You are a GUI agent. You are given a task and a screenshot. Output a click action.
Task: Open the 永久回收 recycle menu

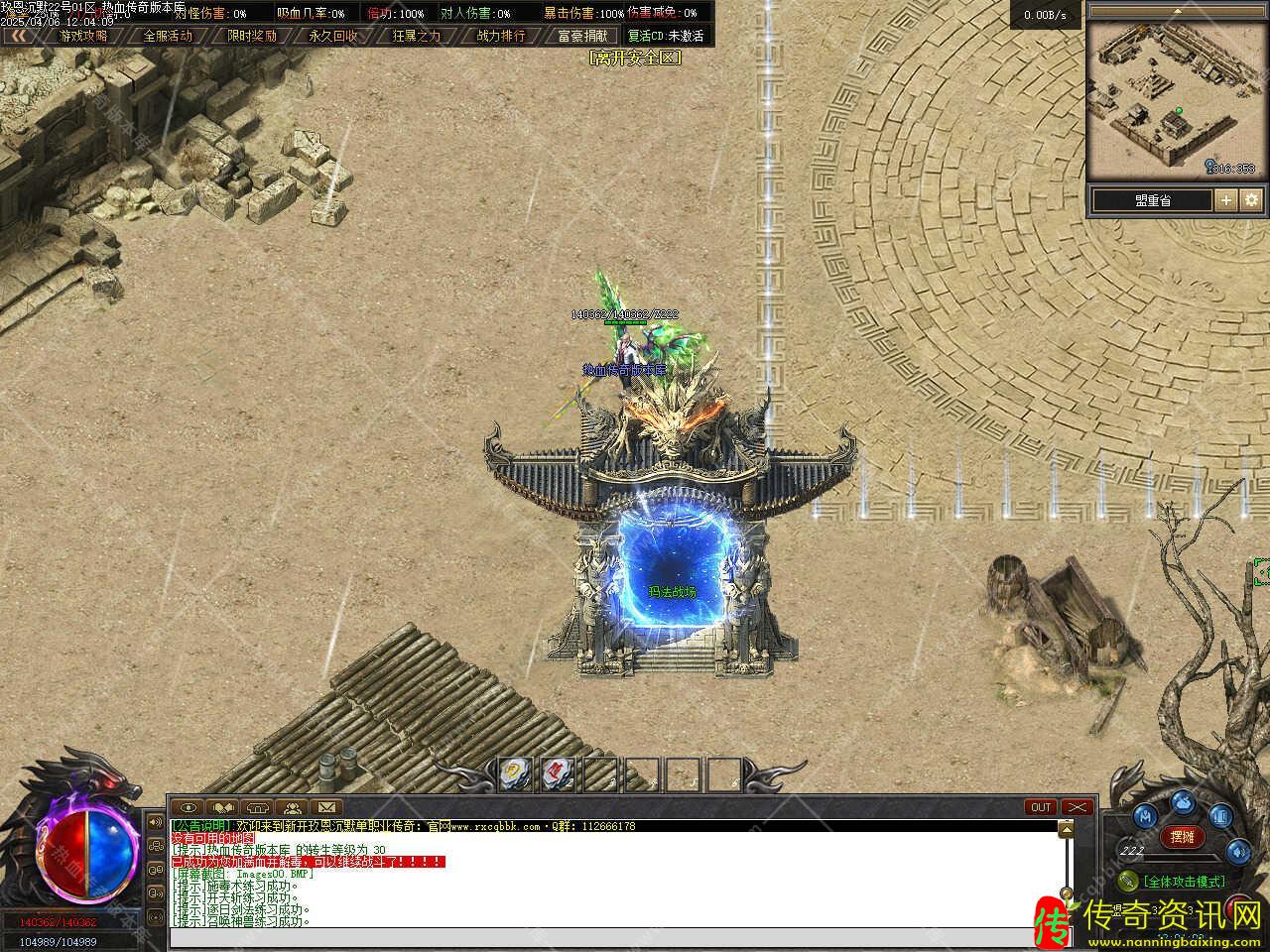pyautogui.click(x=333, y=36)
